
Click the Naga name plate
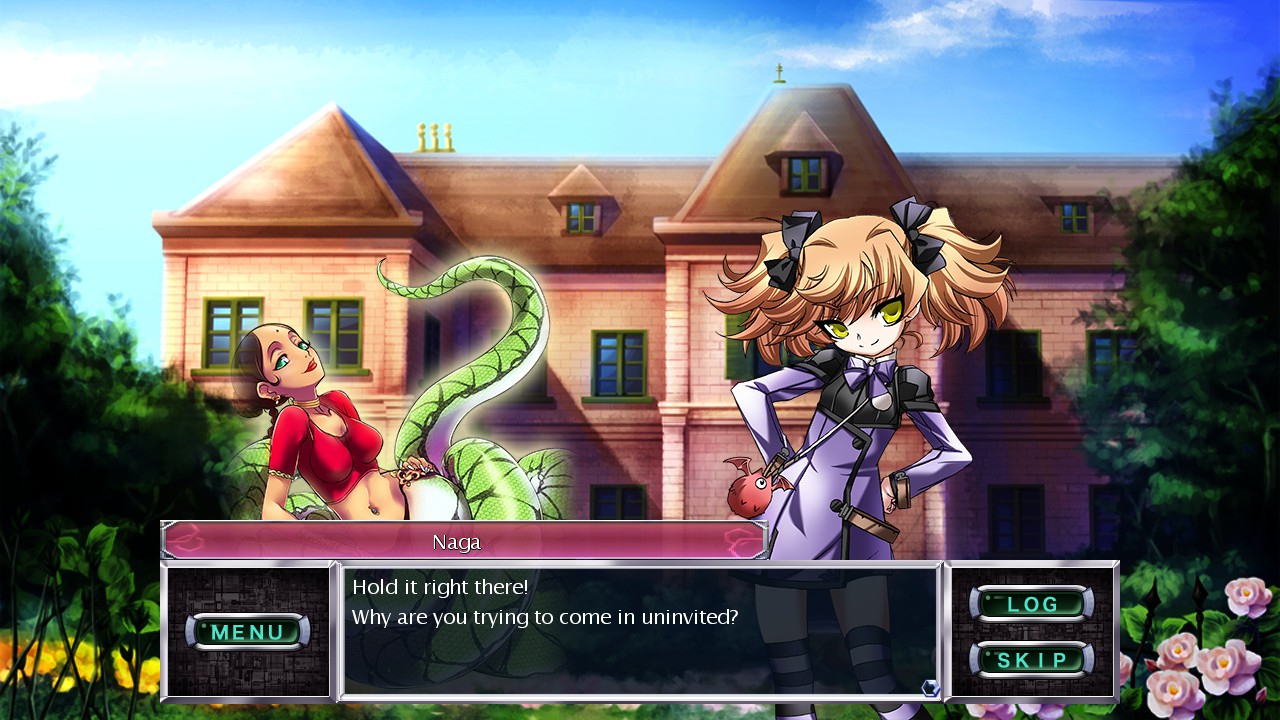point(460,543)
